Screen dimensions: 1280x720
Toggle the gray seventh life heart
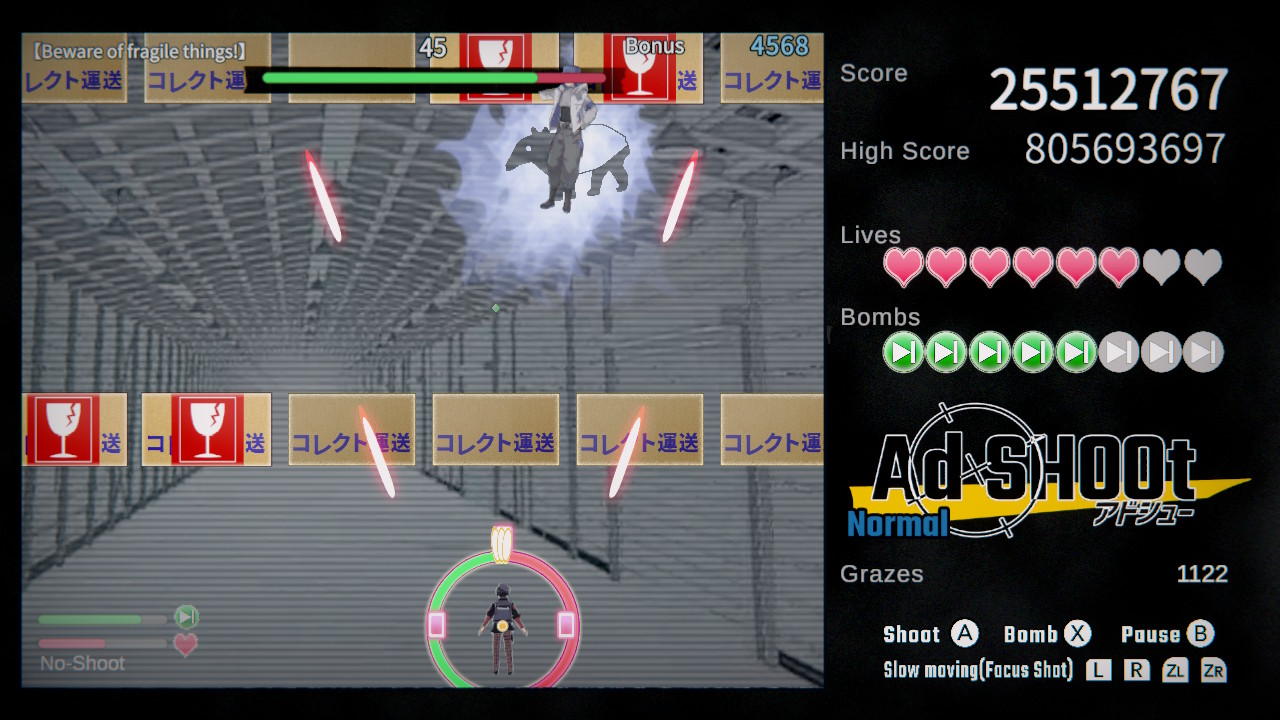[1162, 267]
